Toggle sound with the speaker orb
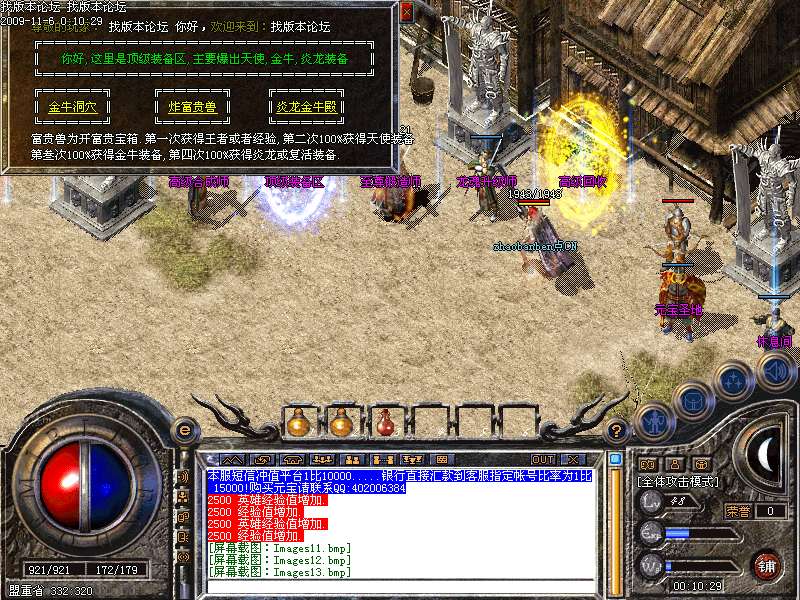This screenshot has width=800, height=600. 776,372
